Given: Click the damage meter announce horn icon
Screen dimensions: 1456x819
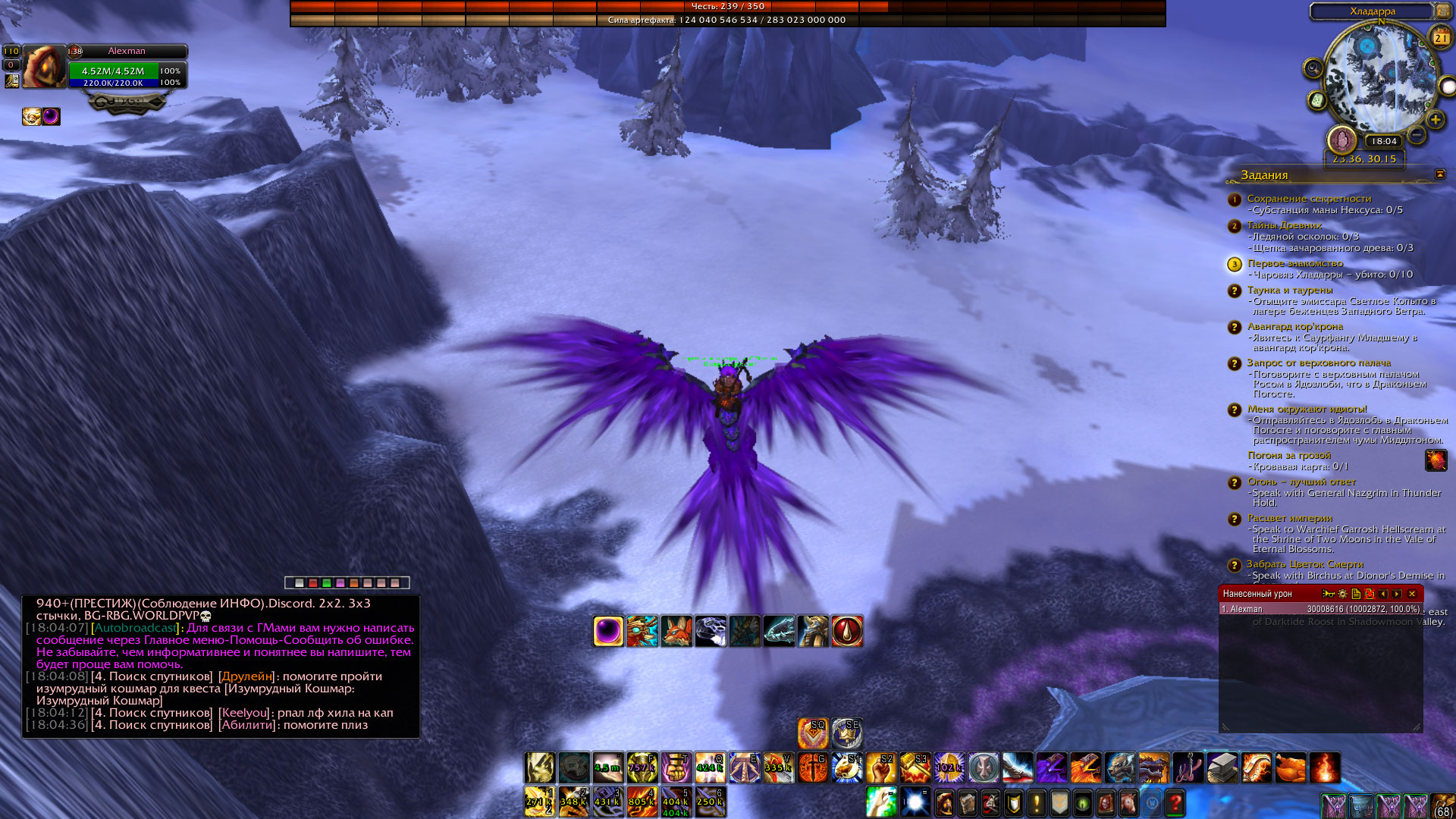Looking at the screenshot, I should tap(1328, 594).
